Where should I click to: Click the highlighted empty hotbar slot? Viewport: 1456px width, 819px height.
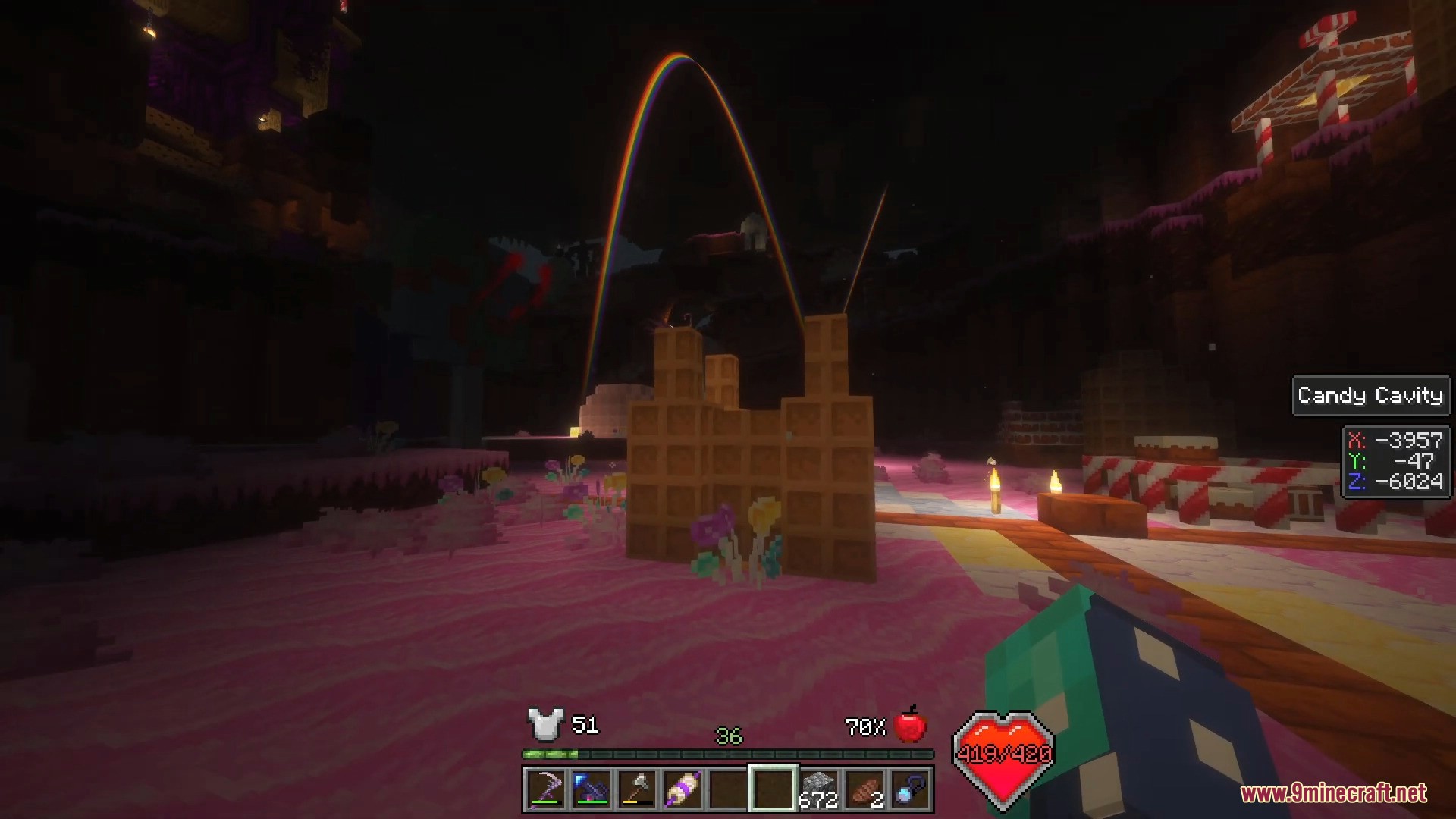(x=773, y=789)
